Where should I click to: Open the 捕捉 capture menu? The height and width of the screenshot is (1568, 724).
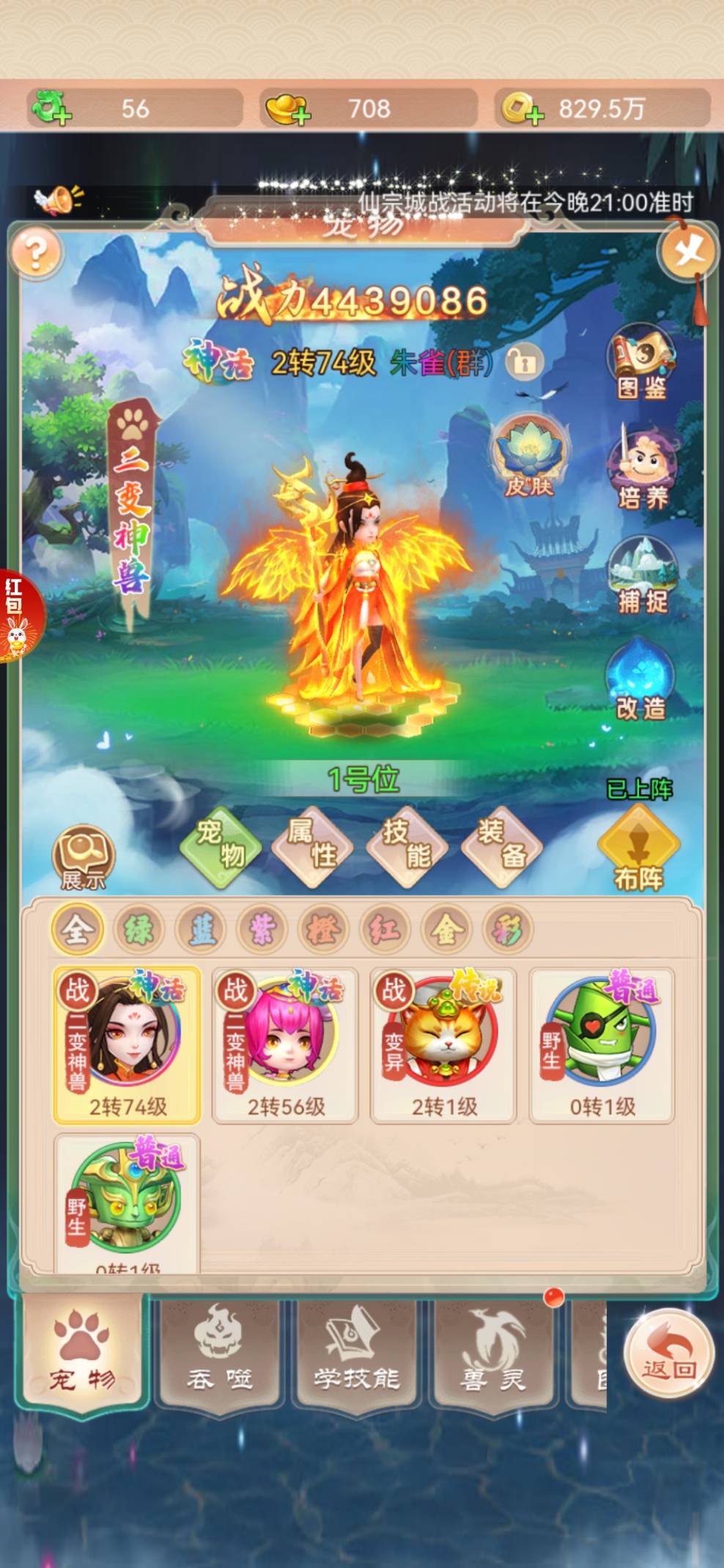[642, 575]
